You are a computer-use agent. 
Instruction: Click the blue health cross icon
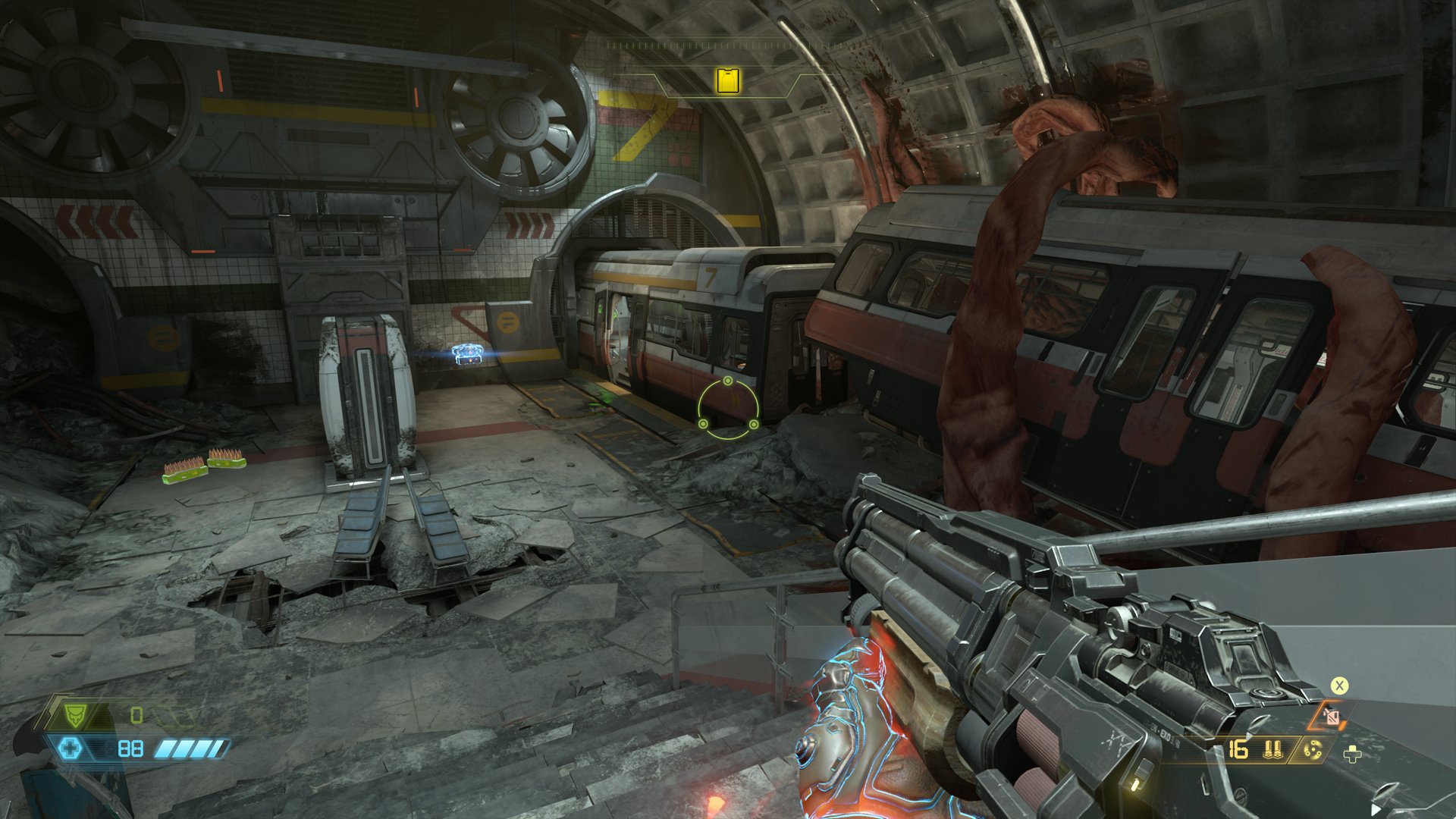point(70,749)
